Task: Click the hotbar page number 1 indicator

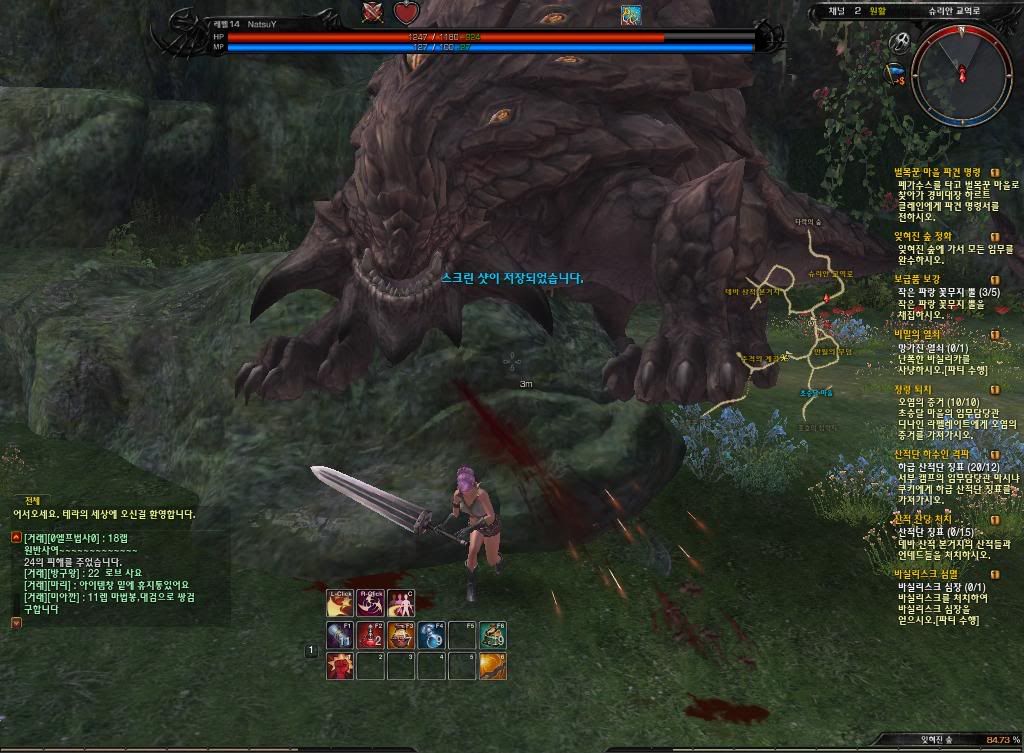Action: (311, 651)
